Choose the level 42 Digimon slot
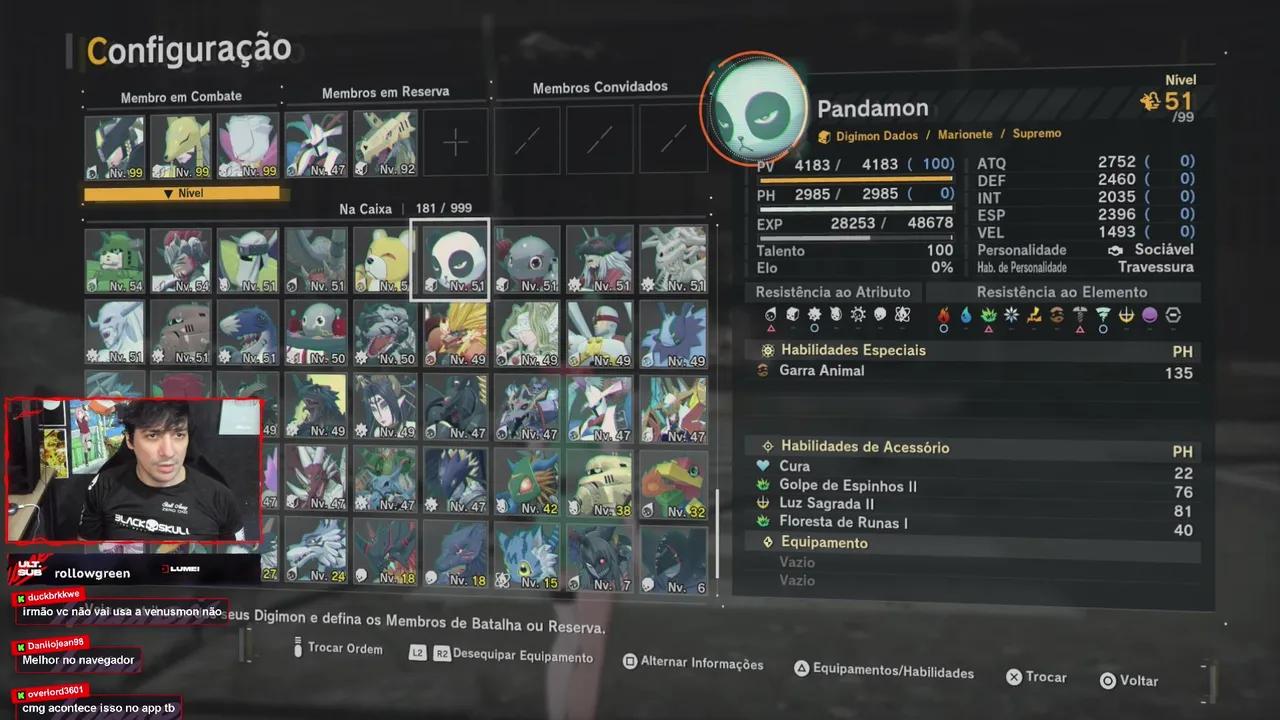This screenshot has height=720, width=1280. click(x=528, y=482)
